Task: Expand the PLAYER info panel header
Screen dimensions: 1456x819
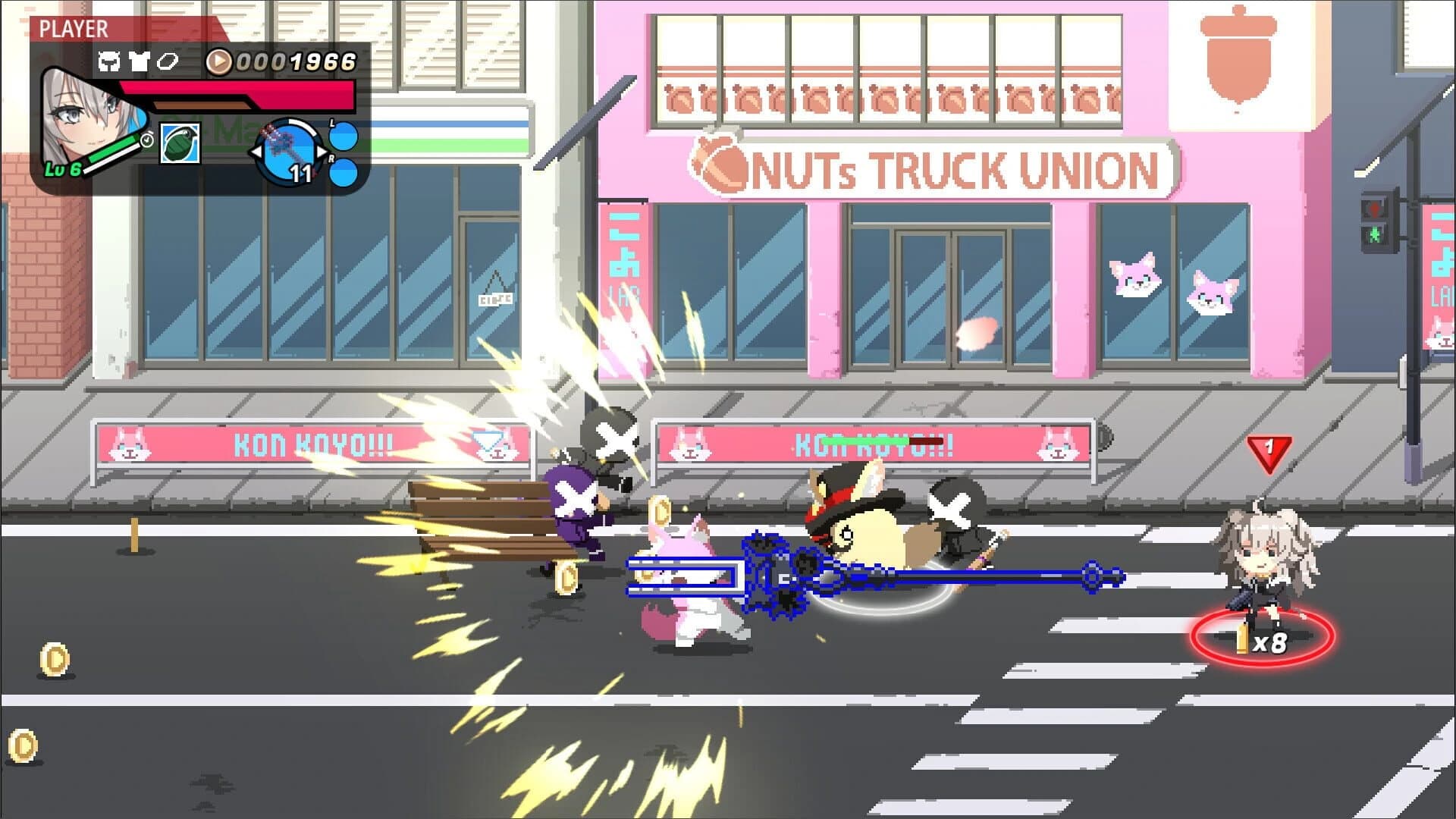Action: click(x=74, y=27)
